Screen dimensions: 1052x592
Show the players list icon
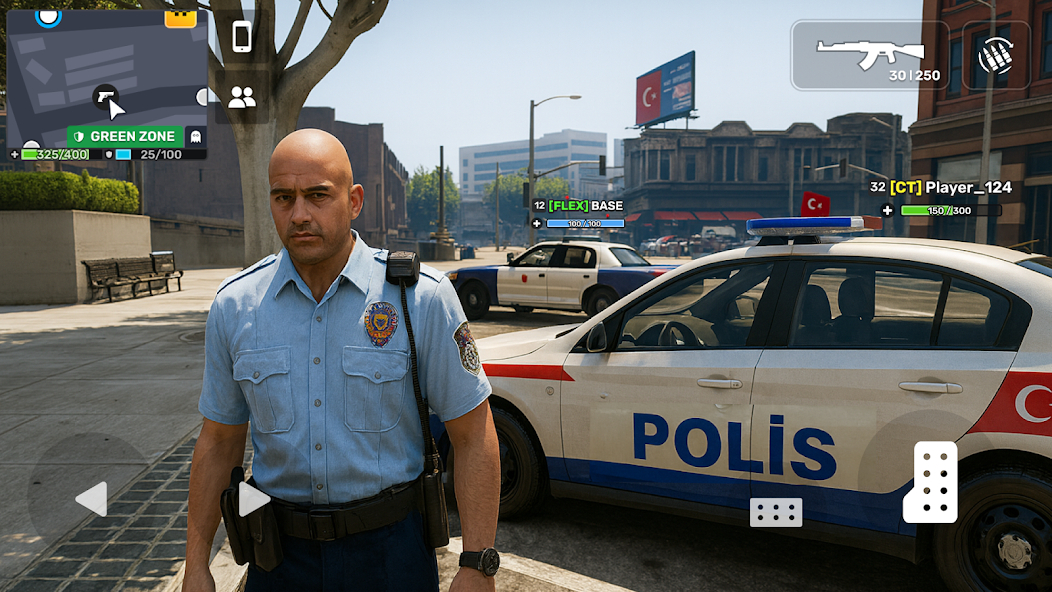pyautogui.click(x=242, y=97)
